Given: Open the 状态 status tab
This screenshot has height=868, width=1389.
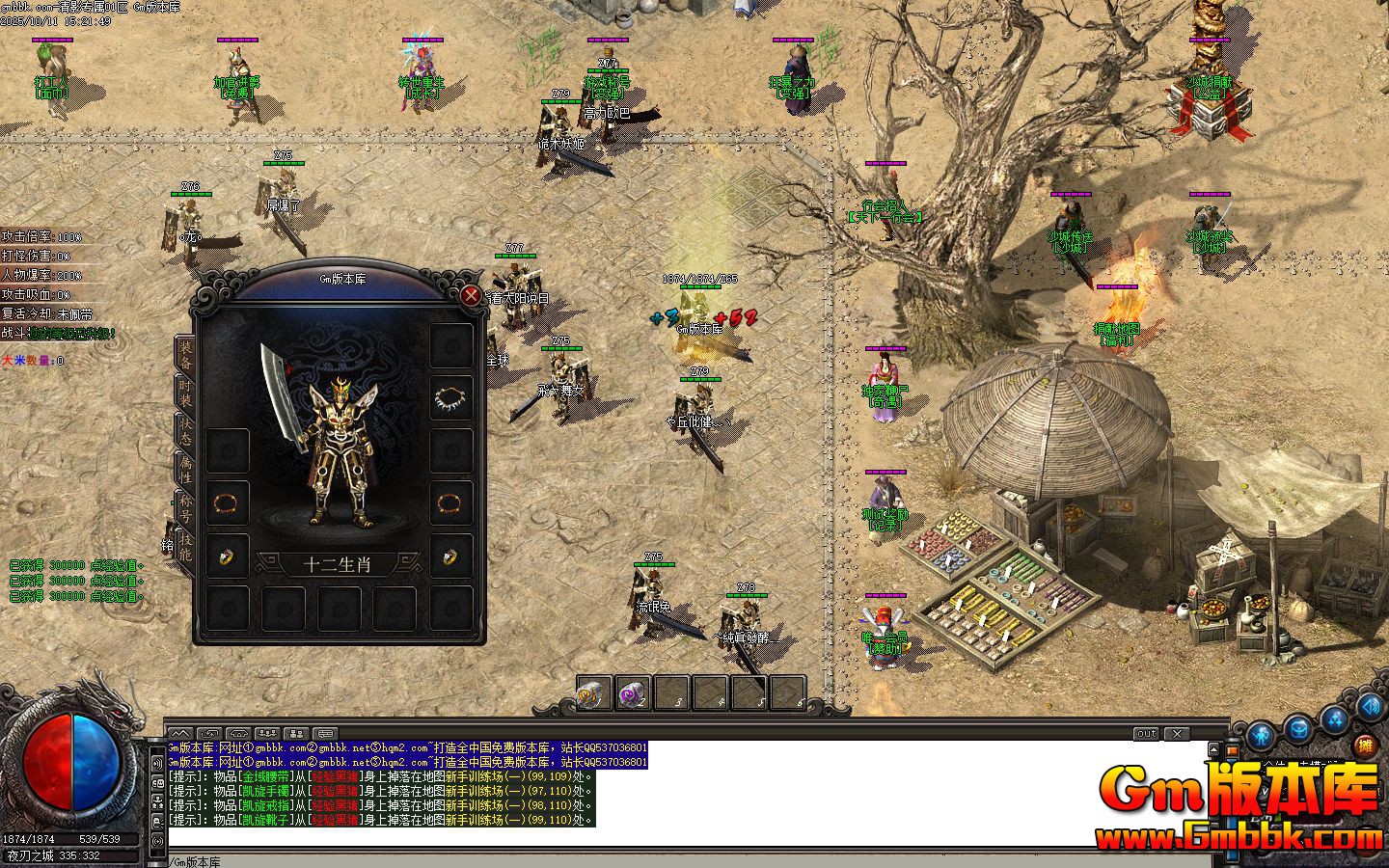Looking at the screenshot, I should tap(184, 431).
